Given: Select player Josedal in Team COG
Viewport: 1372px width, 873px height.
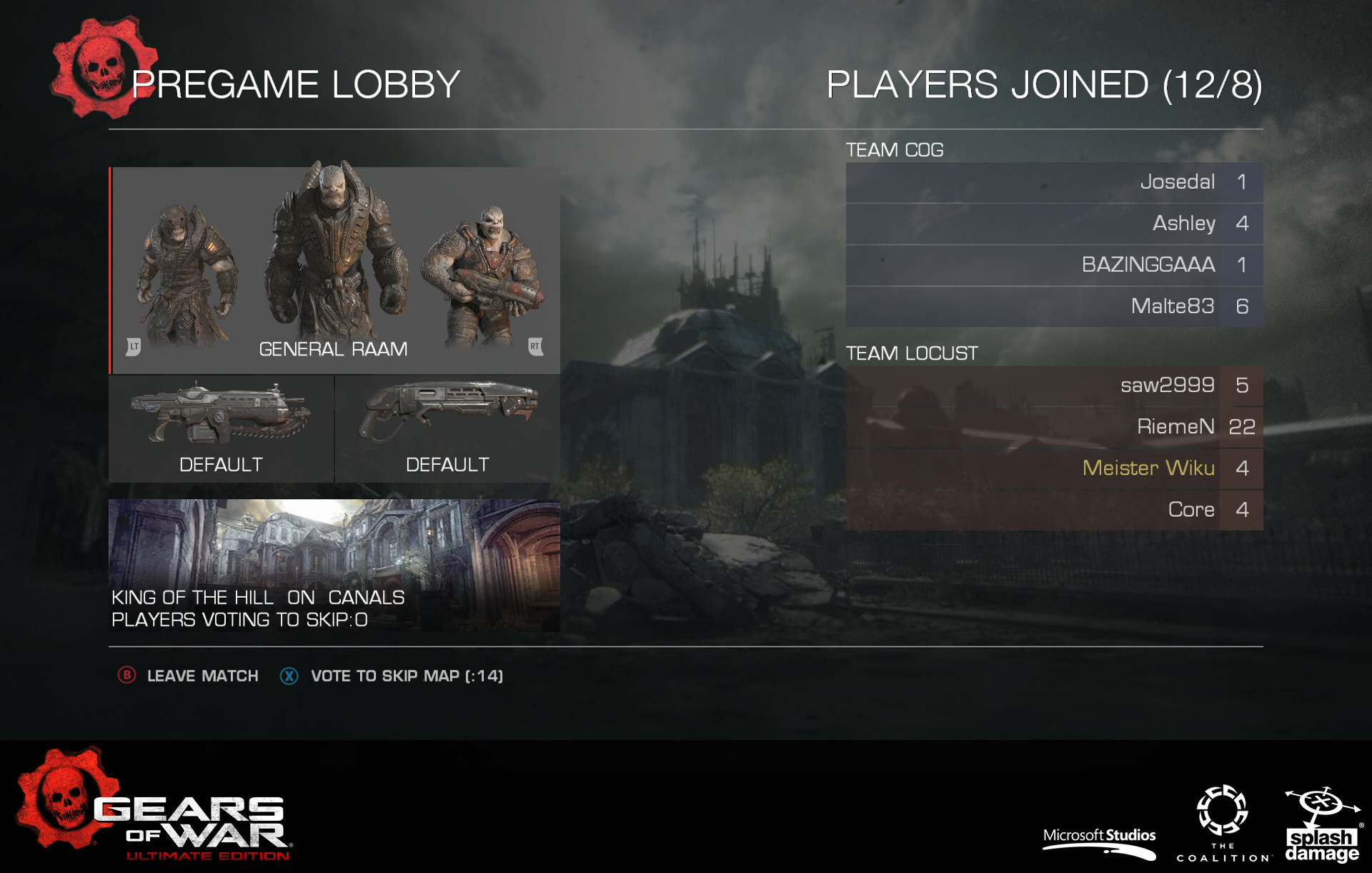Looking at the screenshot, I should [x=1053, y=182].
